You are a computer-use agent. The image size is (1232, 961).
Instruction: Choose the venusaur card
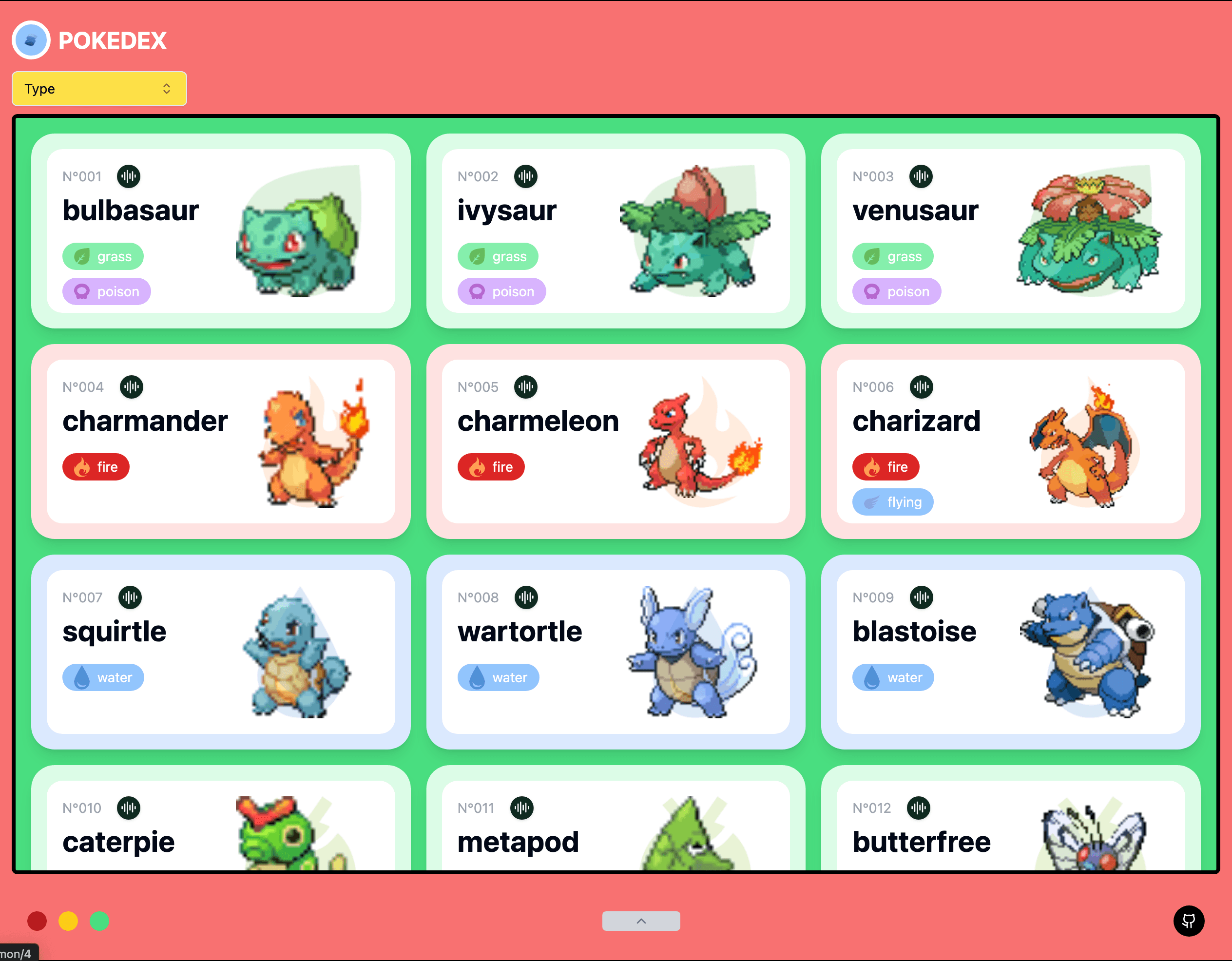click(x=1010, y=231)
